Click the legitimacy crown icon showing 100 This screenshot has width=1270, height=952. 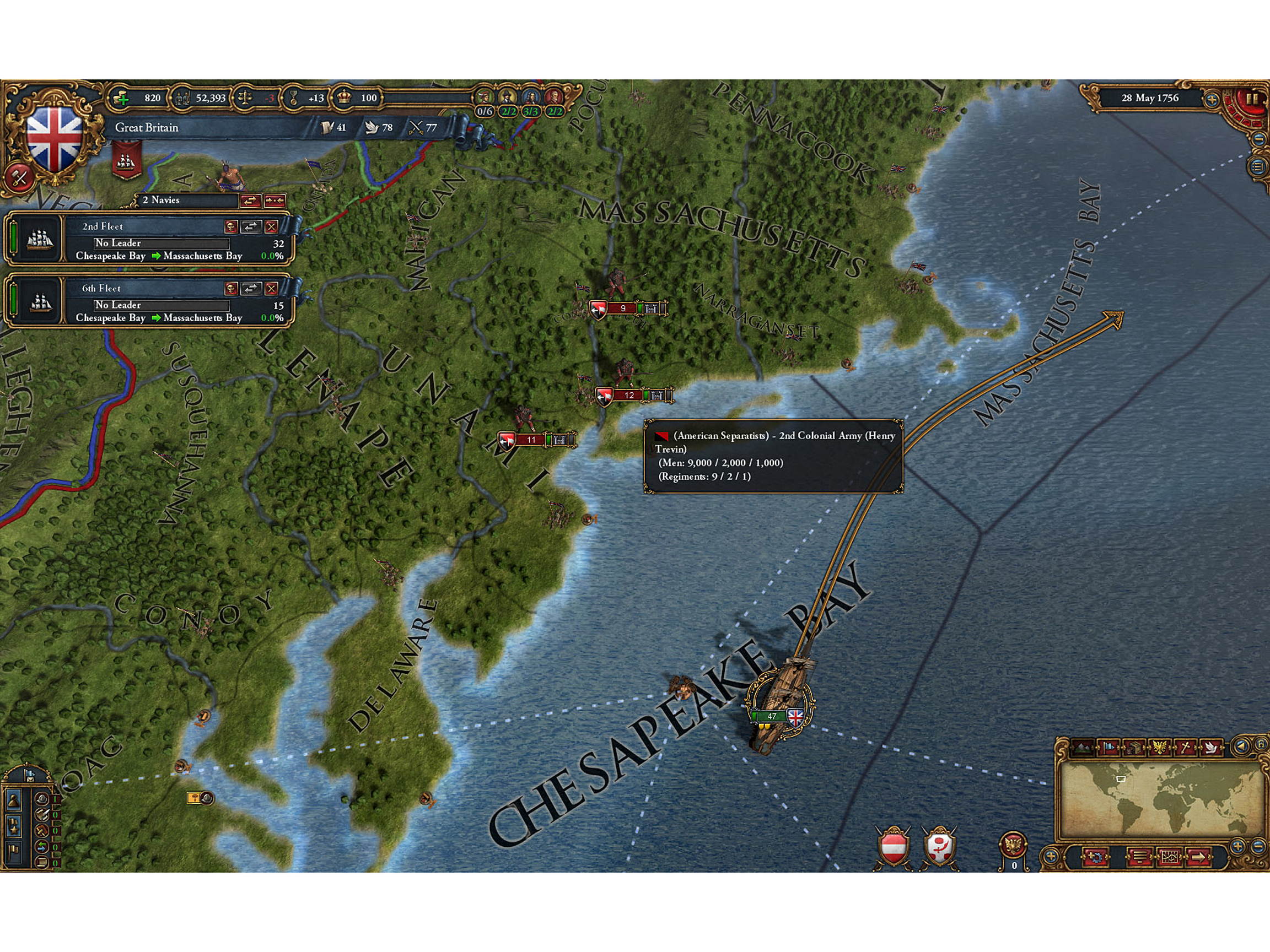click(x=345, y=98)
